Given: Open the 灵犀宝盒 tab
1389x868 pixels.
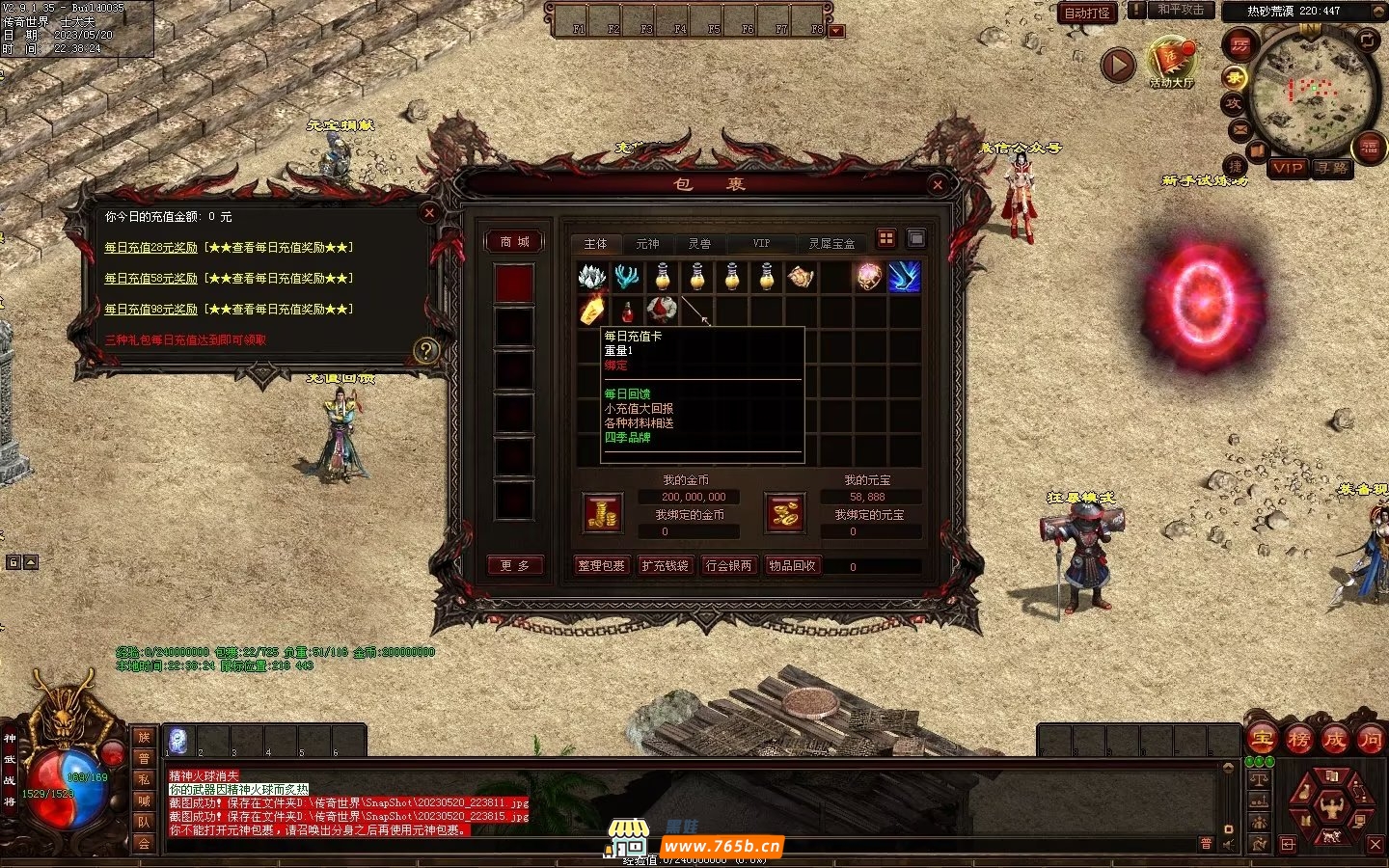Looking at the screenshot, I should coord(831,244).
